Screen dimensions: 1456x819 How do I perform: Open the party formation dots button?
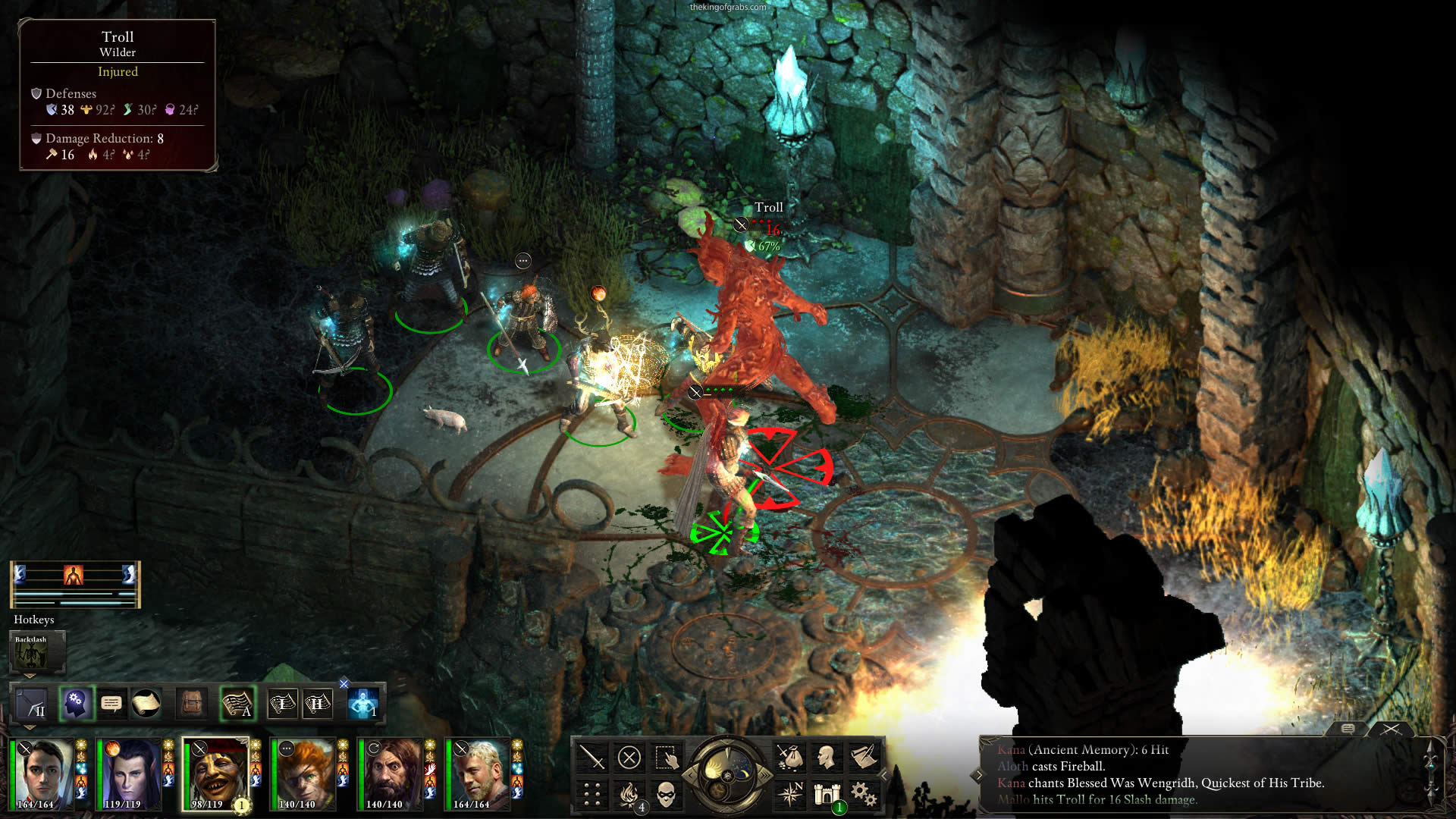(591, 794)
